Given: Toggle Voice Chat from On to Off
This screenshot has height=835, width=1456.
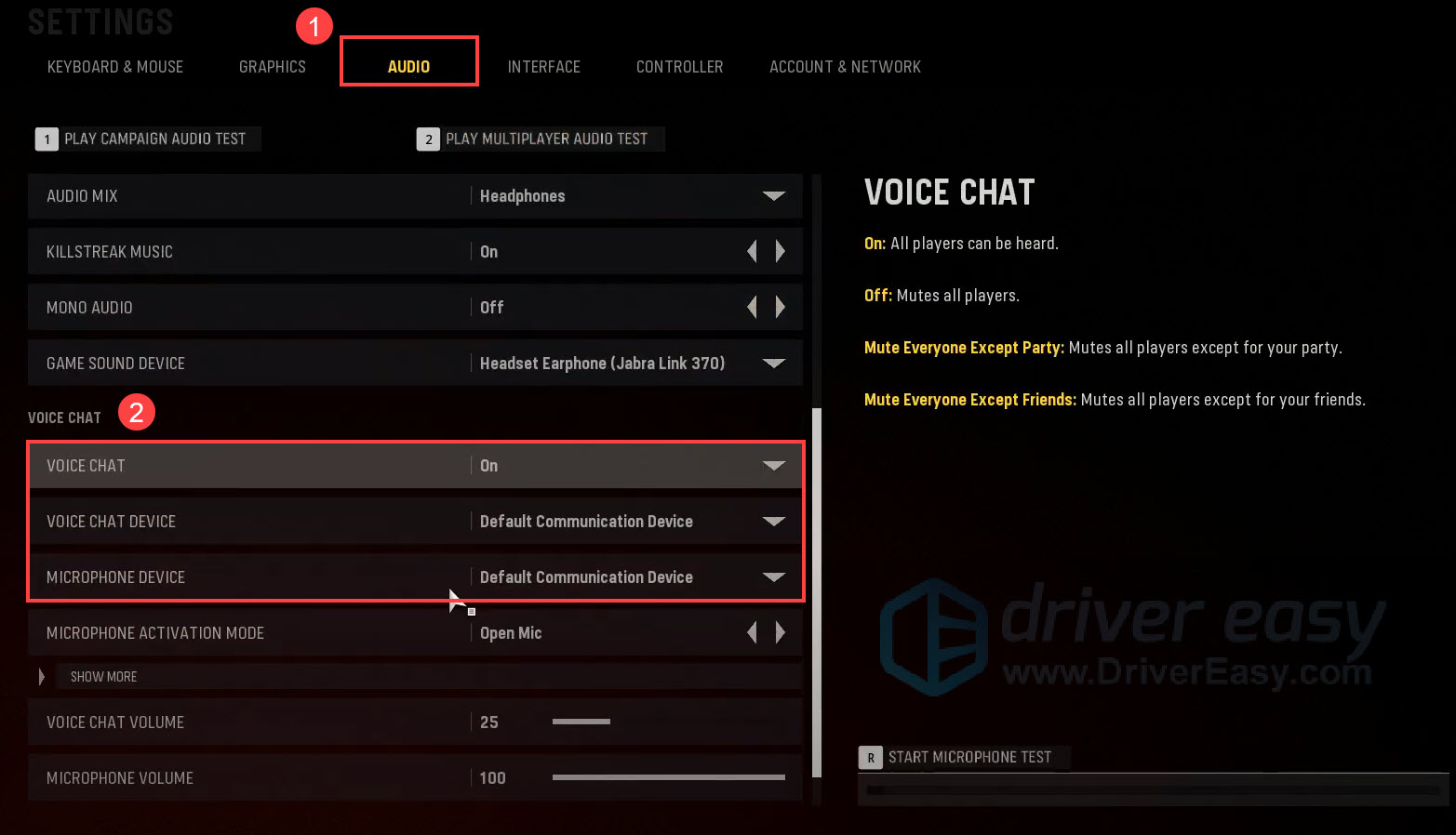Looking at the screenshot, I should [x=774, y=465].
